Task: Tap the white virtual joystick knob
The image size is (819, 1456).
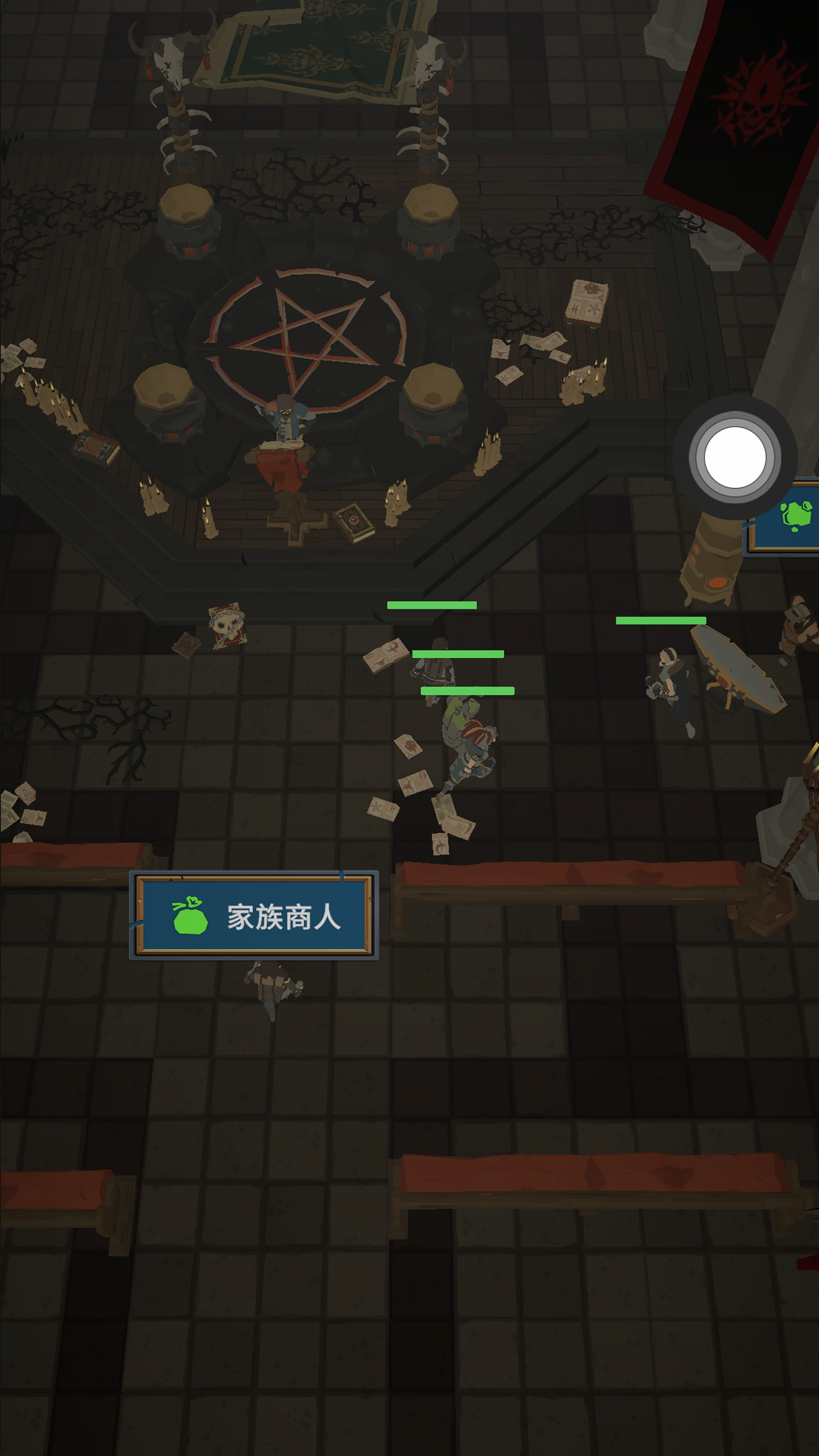Action: coord(734,457)
